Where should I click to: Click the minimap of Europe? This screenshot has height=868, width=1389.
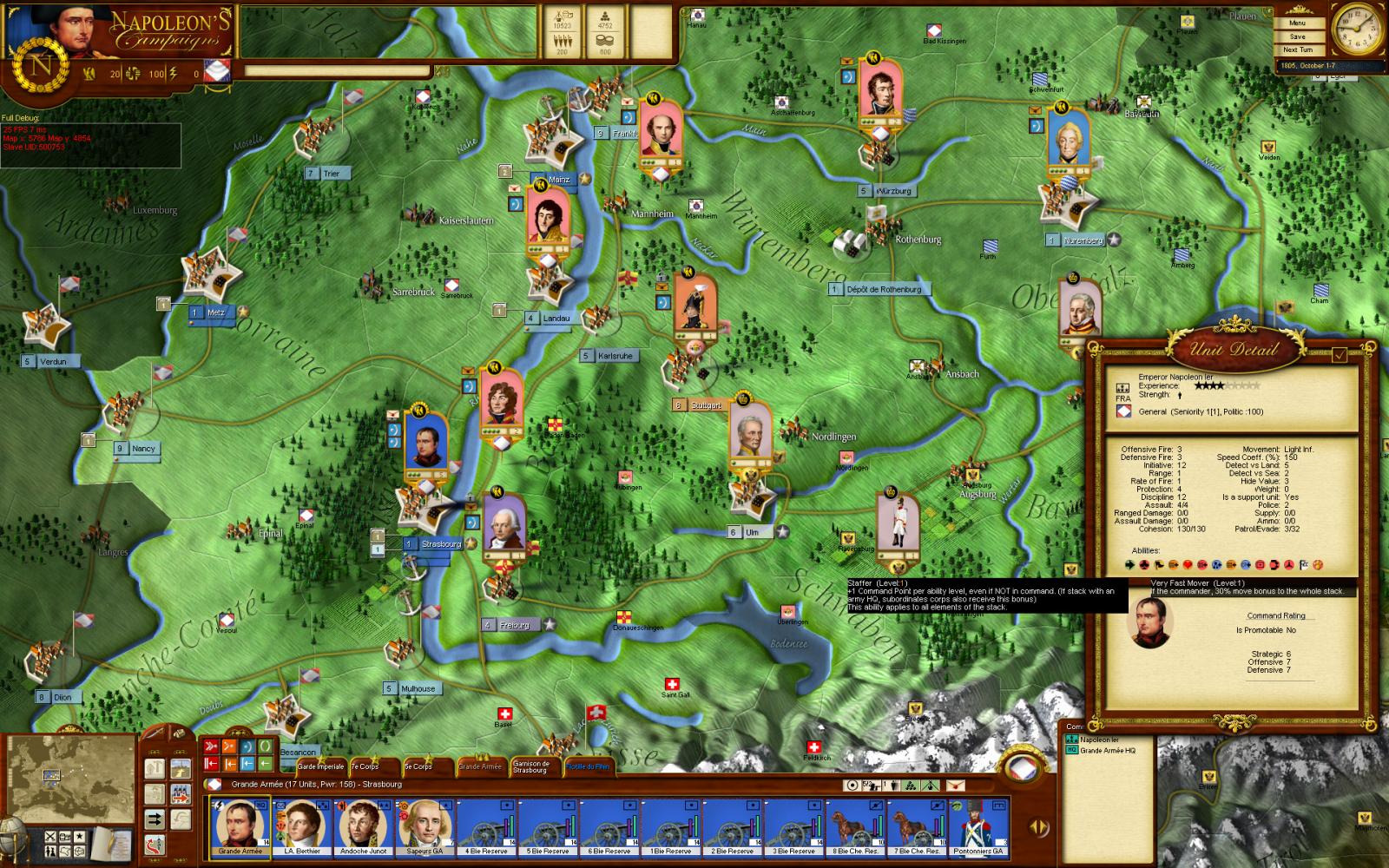pos(70,774)
